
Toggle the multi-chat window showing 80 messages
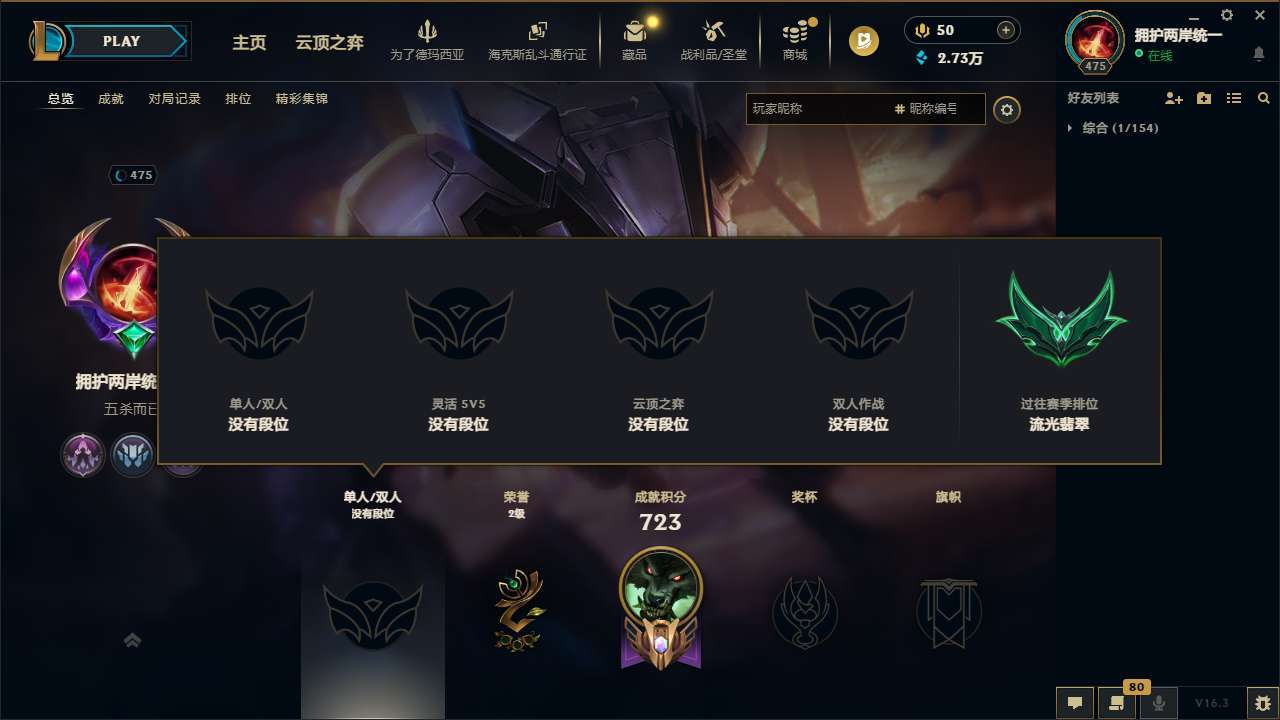(1117, 703)
